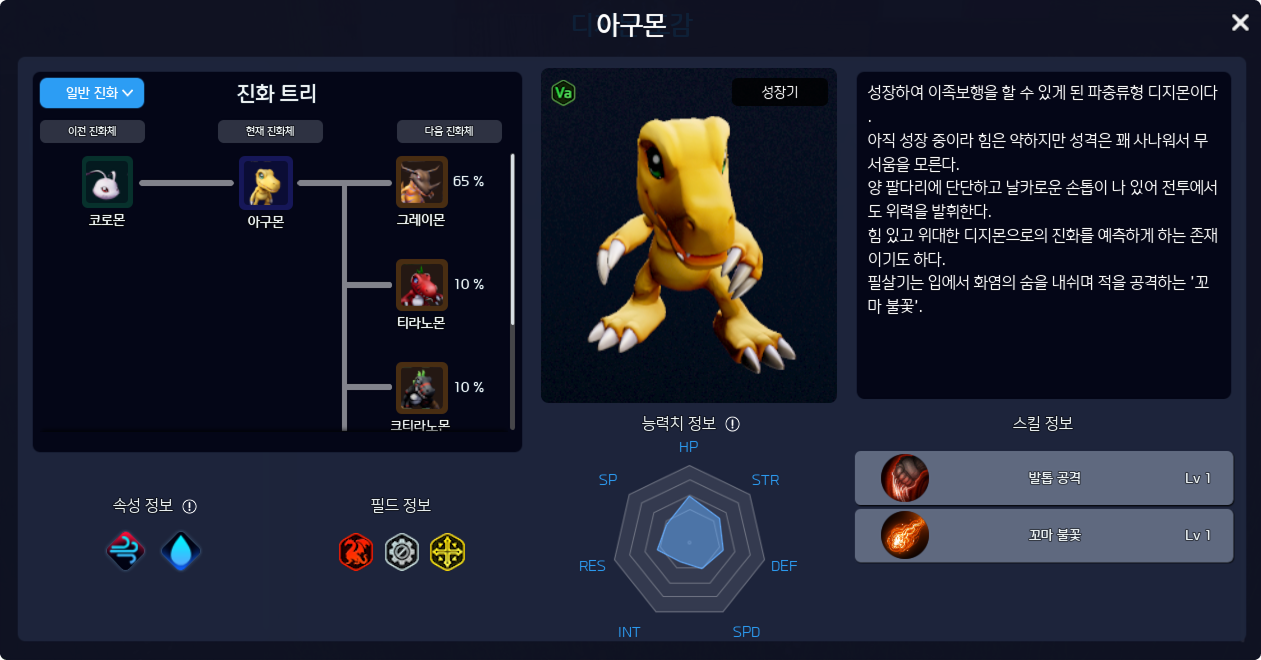
Task: Choose the 그레이몬 evolution icon
Action: click(x=422, y=182)
